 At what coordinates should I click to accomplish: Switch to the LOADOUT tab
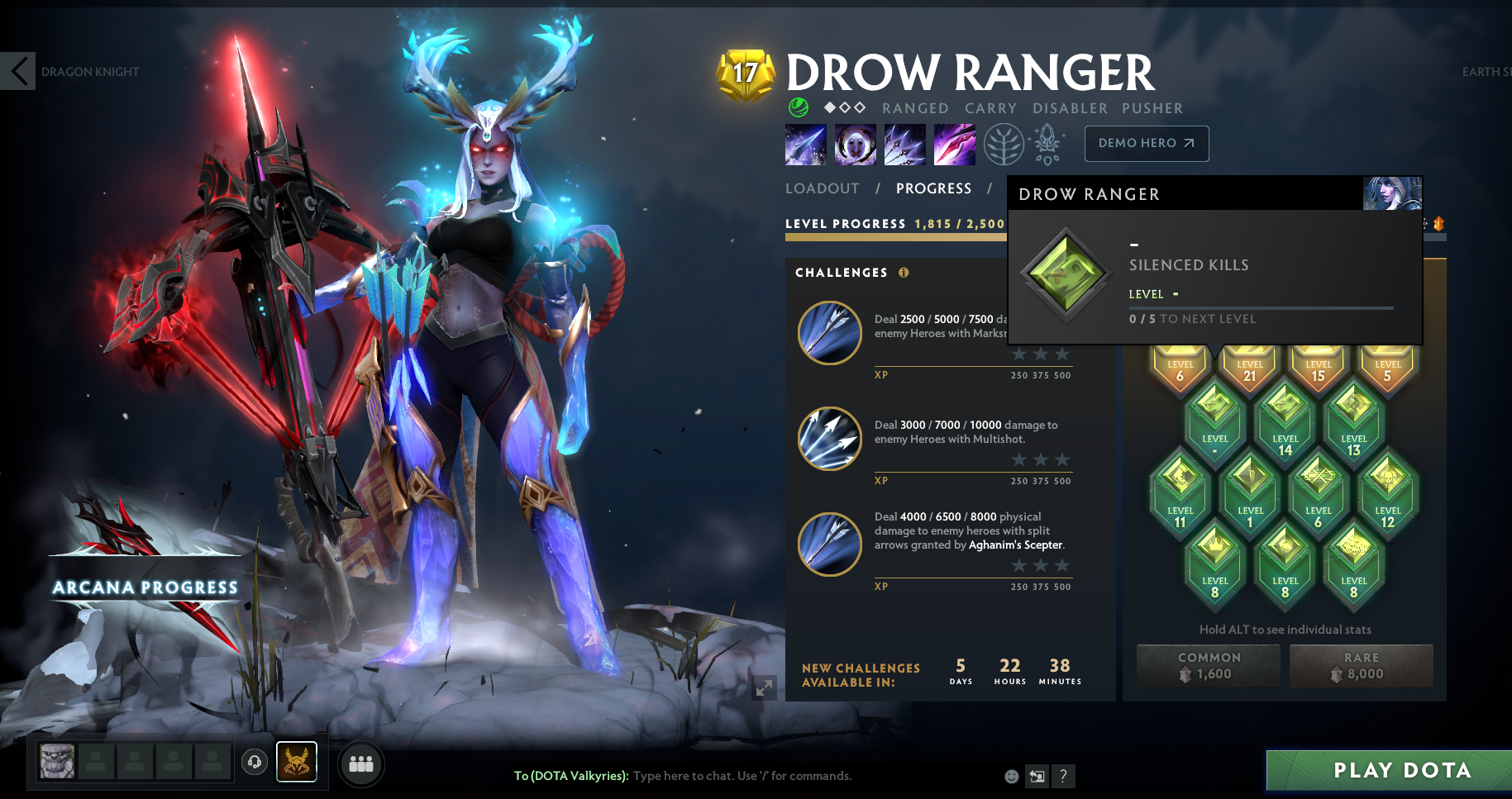(x=823, y=188)
